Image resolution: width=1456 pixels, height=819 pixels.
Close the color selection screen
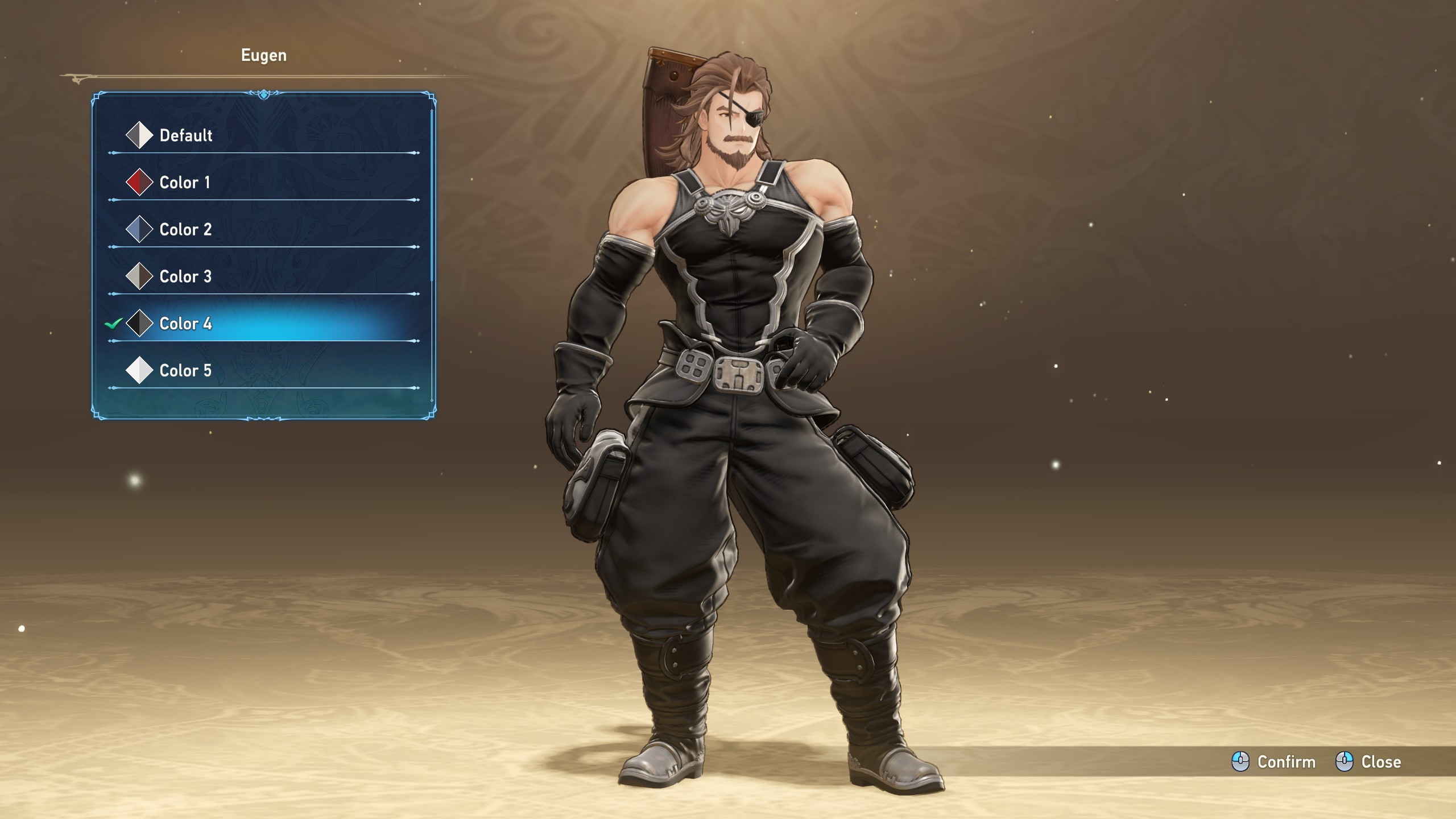[x=1368, y=762]
